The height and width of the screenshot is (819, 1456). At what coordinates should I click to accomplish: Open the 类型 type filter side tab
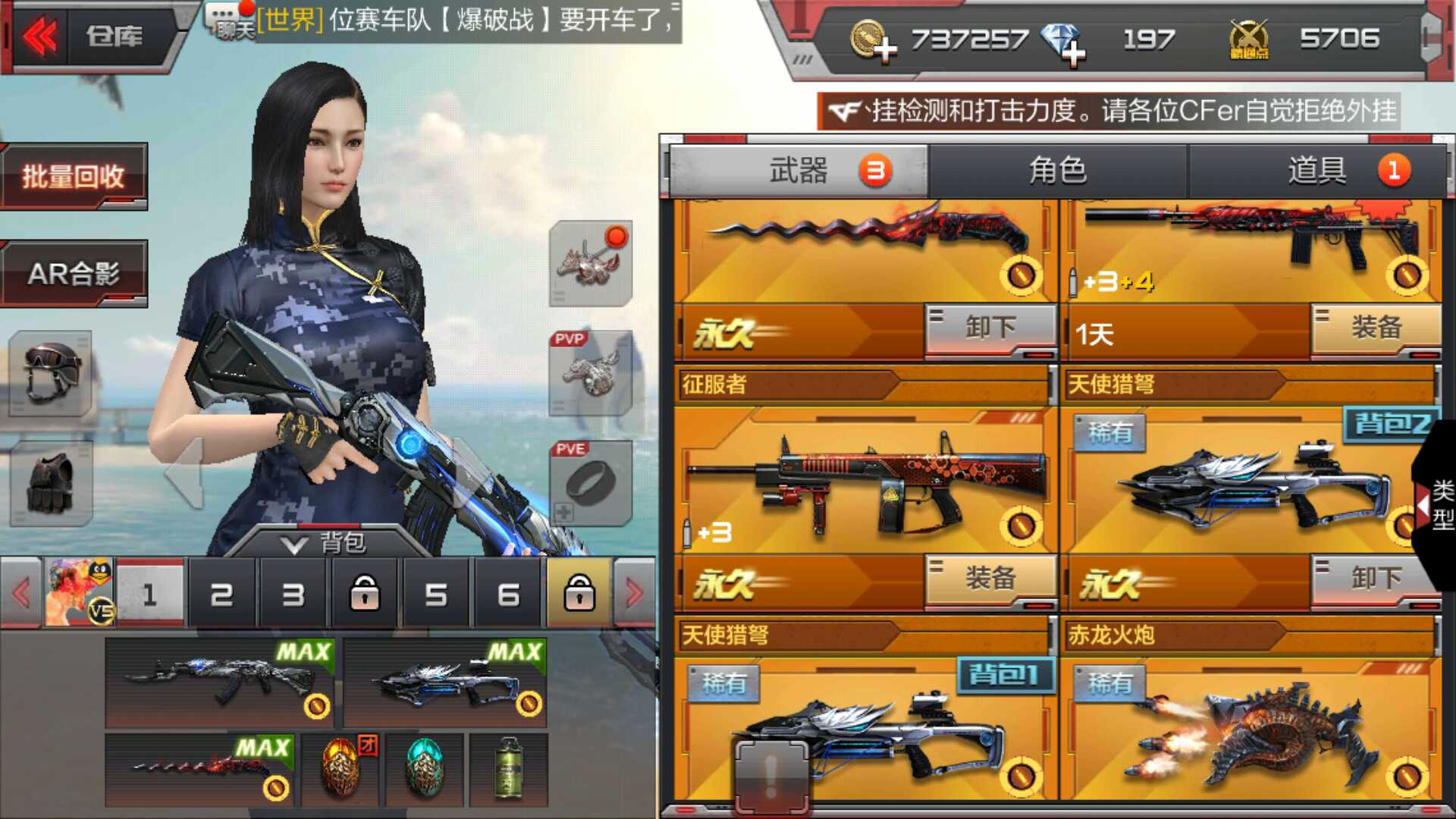[1439, 504]
